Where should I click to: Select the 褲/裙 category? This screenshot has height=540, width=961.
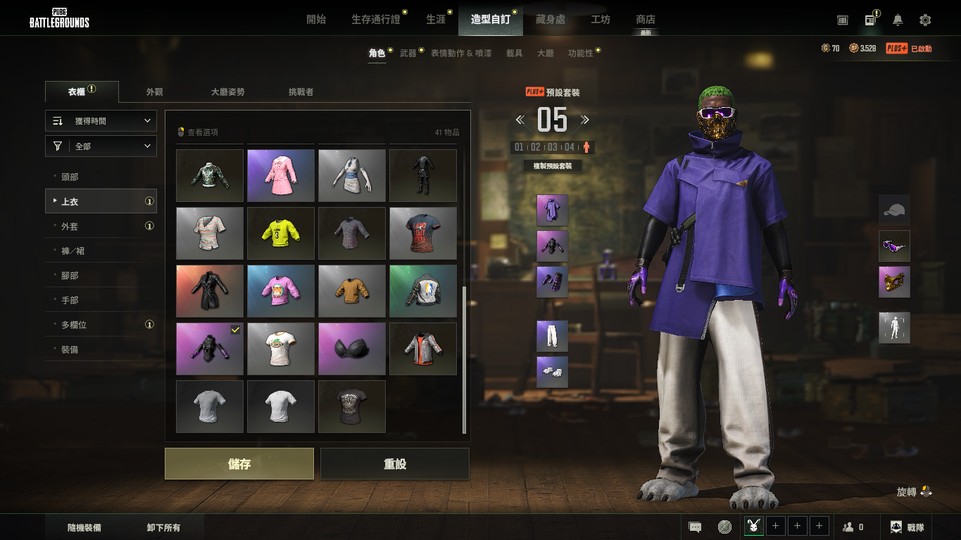(x=72, y=251)
